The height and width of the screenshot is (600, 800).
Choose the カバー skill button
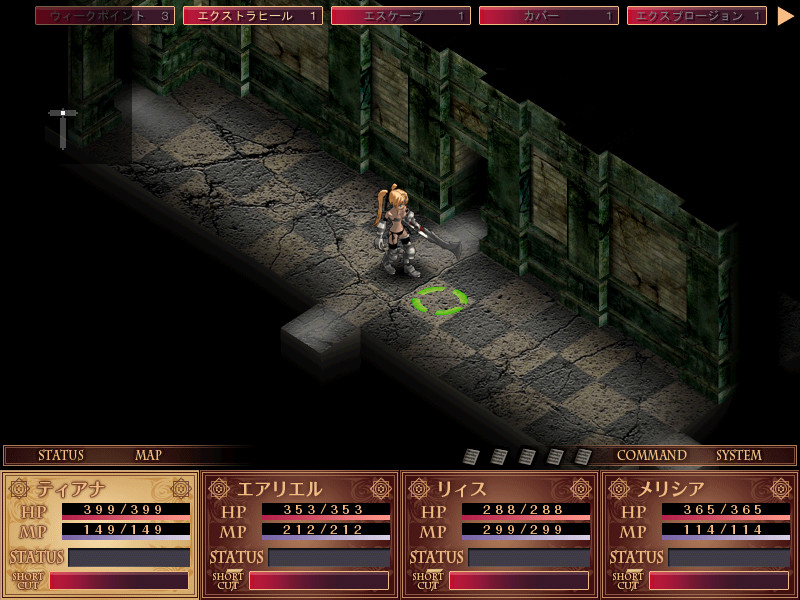[x=549, y=16]
